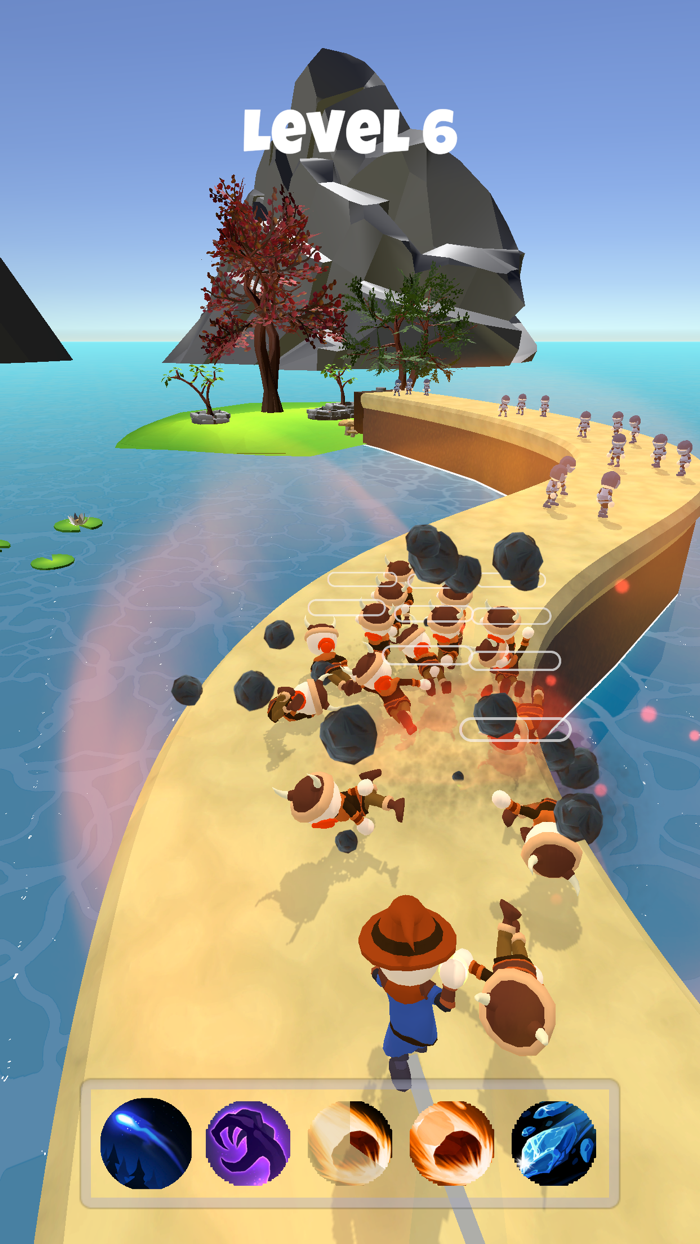Cast the bright orange meteor ability
Image resolution: width=700 pixels, height=1244 pixels.
[x=451, y=1143]
